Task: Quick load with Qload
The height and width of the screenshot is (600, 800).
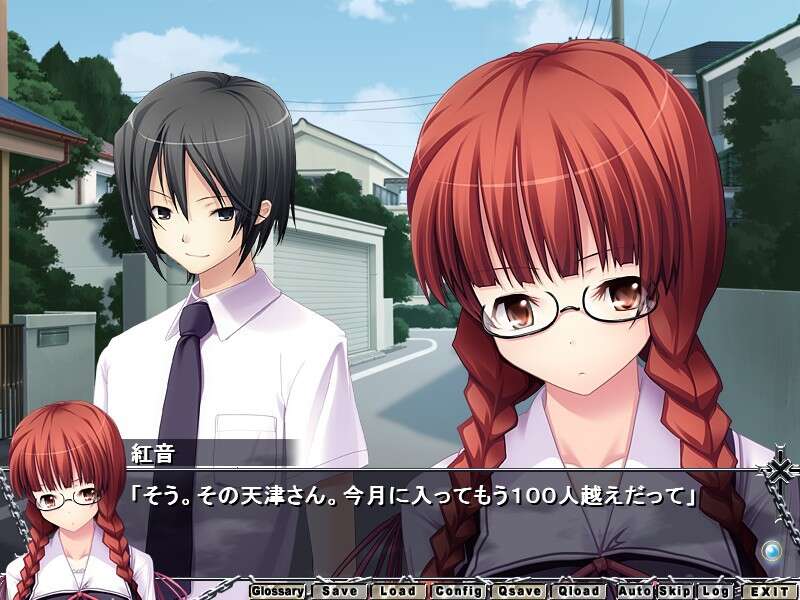Action: (579, 591)
